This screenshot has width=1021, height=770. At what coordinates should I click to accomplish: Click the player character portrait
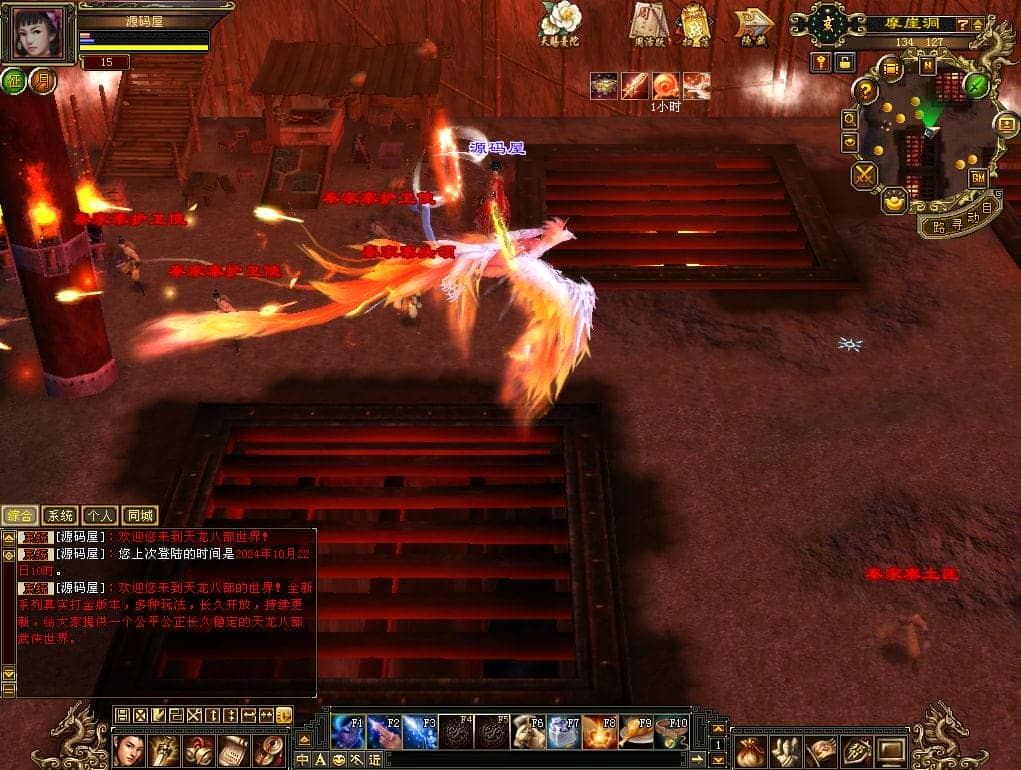(x=42, y=34)
